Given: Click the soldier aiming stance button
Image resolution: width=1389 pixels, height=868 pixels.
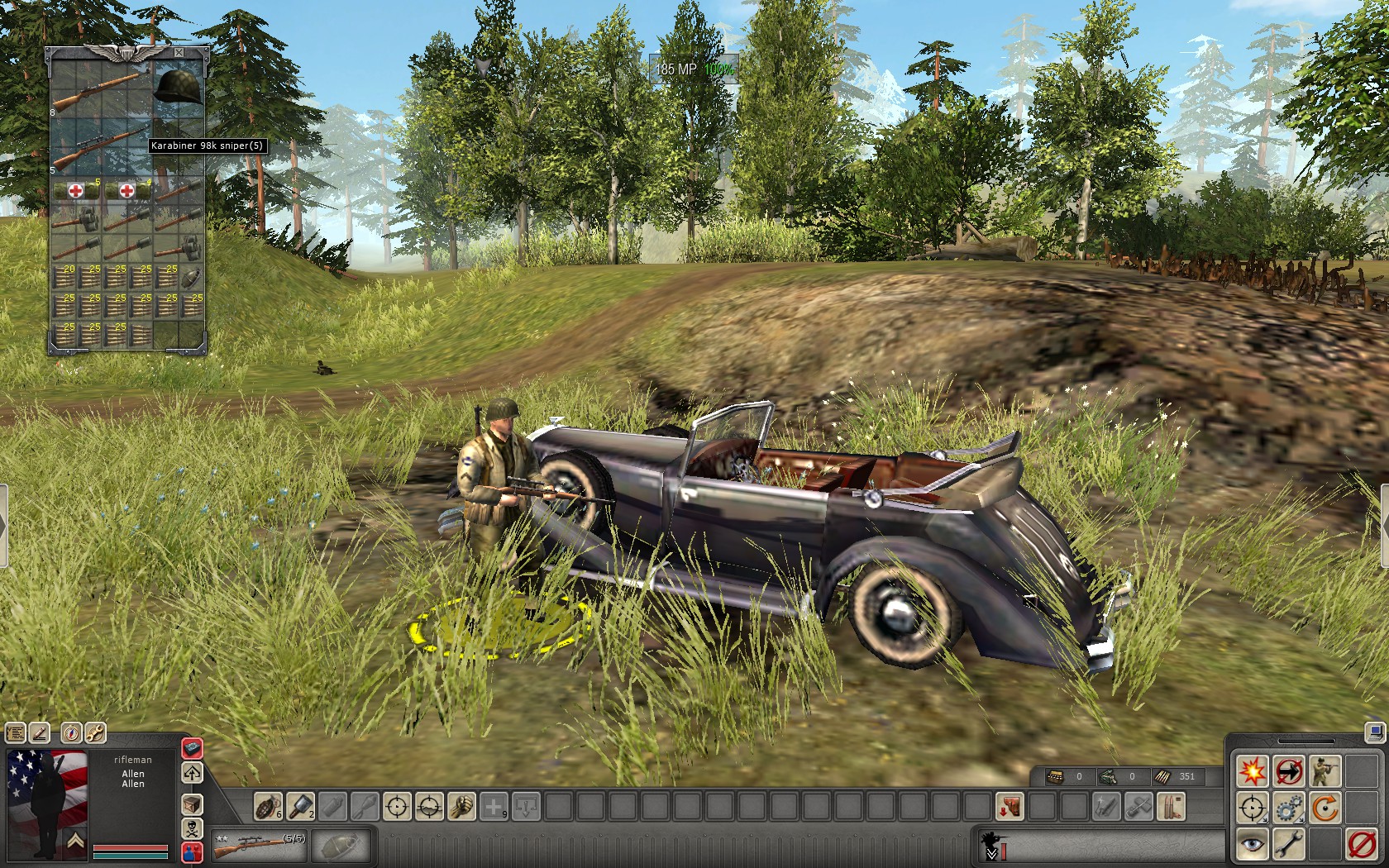Looking at the screenshot, I should tap(1325, 772).
